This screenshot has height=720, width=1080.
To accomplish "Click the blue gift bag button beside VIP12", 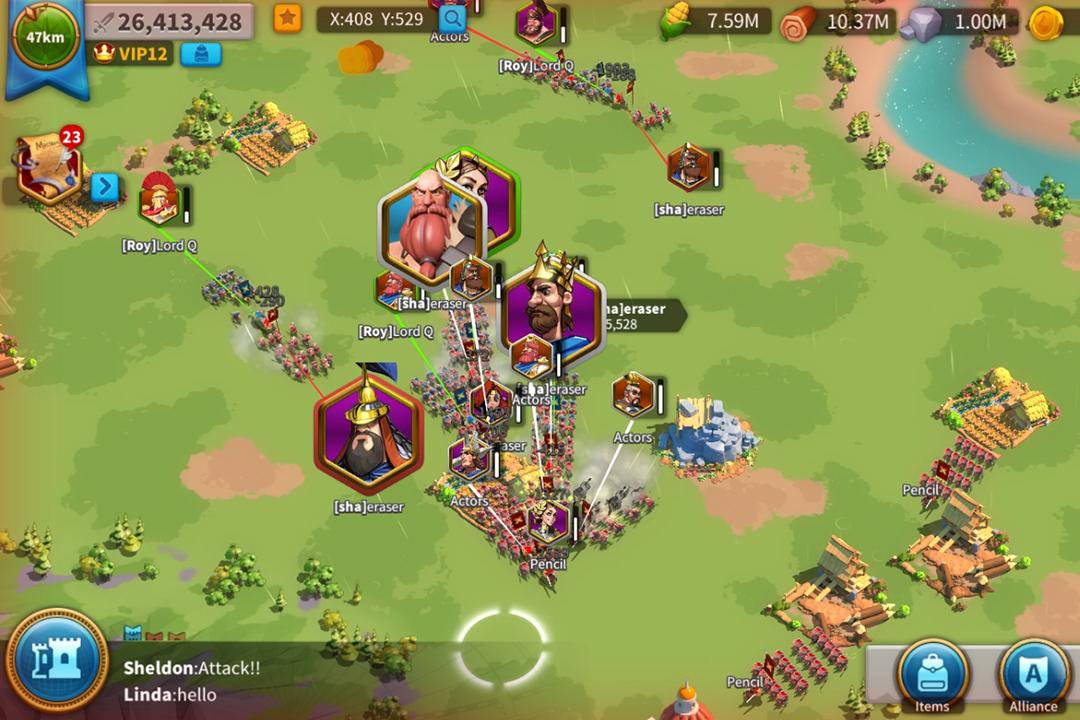I will coord(200,54).
